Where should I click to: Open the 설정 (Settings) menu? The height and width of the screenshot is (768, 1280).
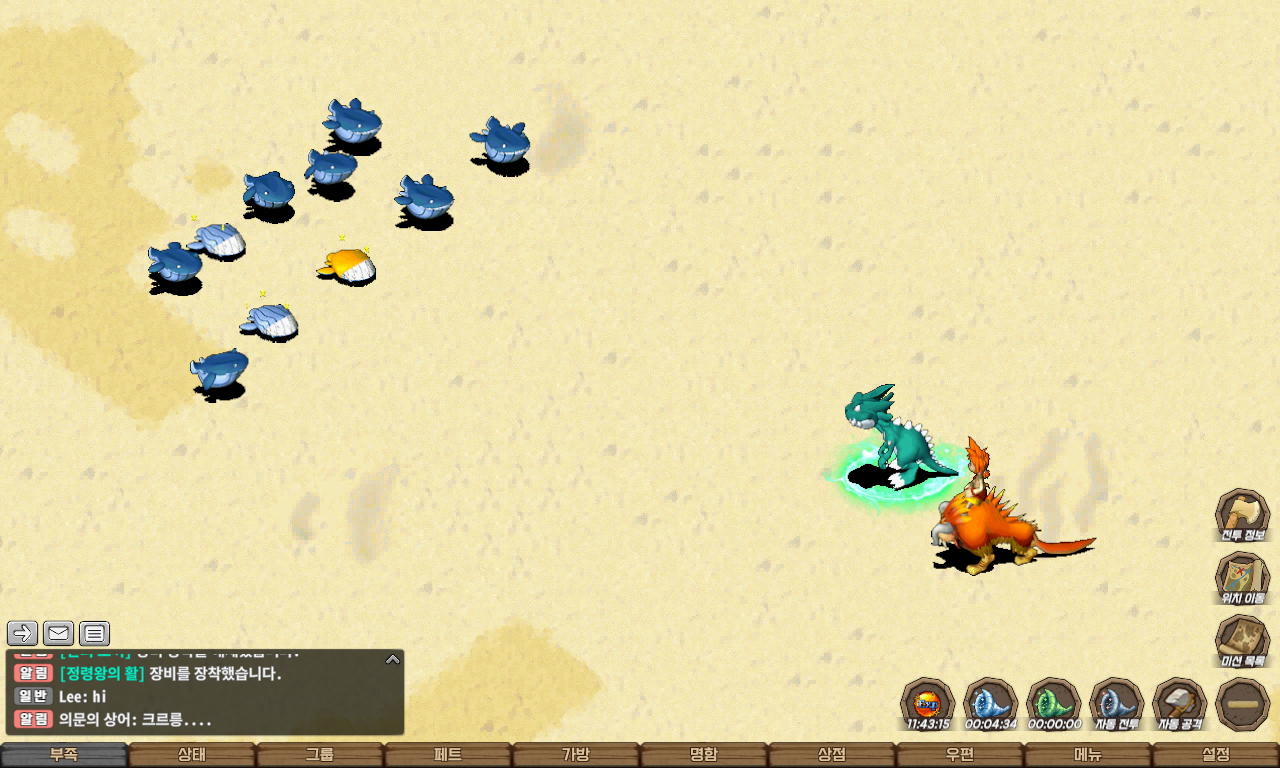[x=1216, y=755]
